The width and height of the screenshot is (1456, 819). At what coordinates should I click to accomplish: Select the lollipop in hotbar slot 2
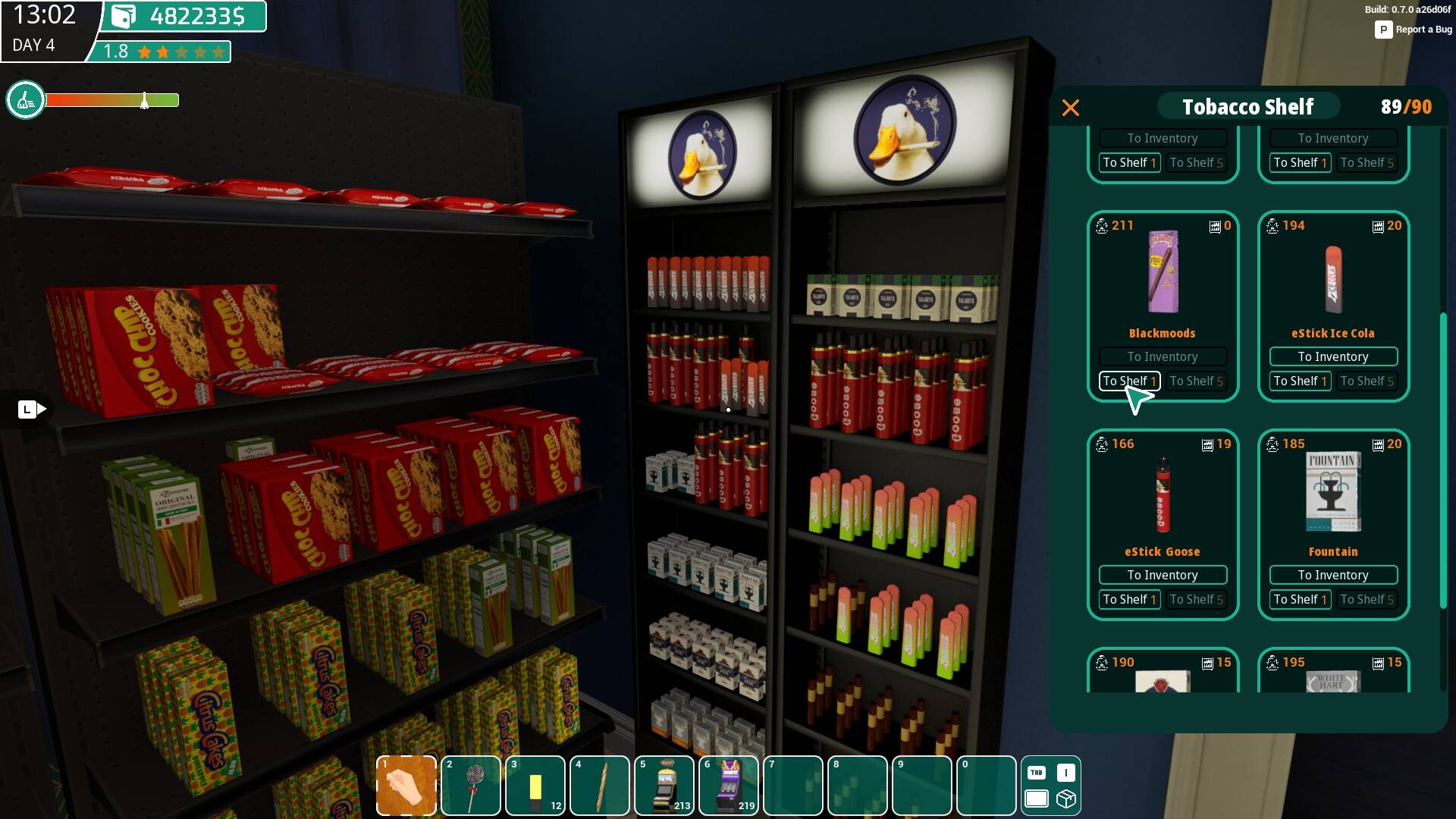[471, 786]
